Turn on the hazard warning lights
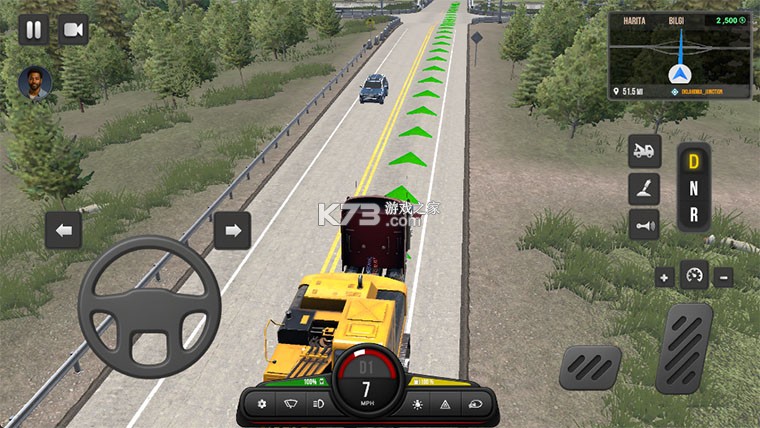This screenshot has height=428, width=760. pos(445,404)
